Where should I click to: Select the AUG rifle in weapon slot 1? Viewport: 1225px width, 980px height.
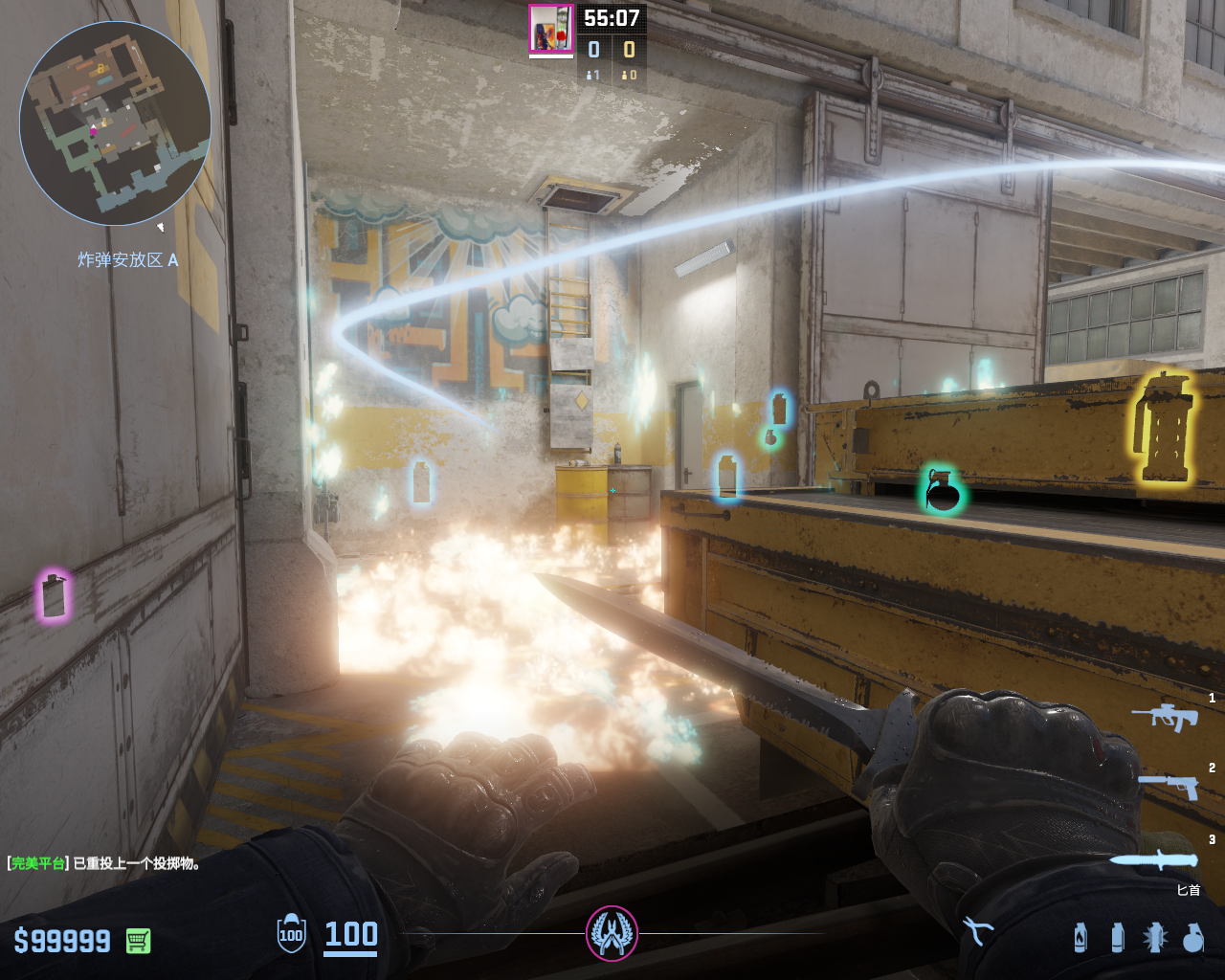coord(1165,716)
